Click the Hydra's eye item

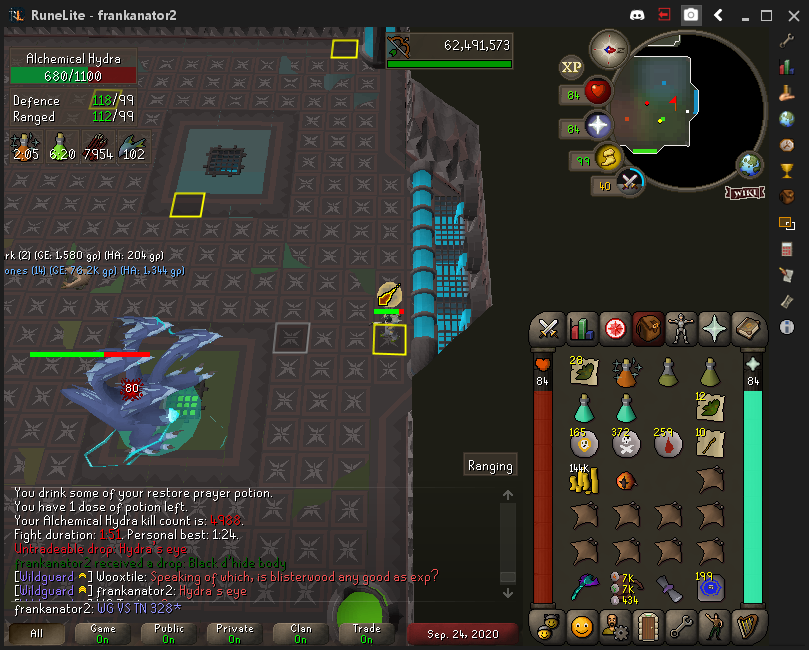(x=626, y=481)
